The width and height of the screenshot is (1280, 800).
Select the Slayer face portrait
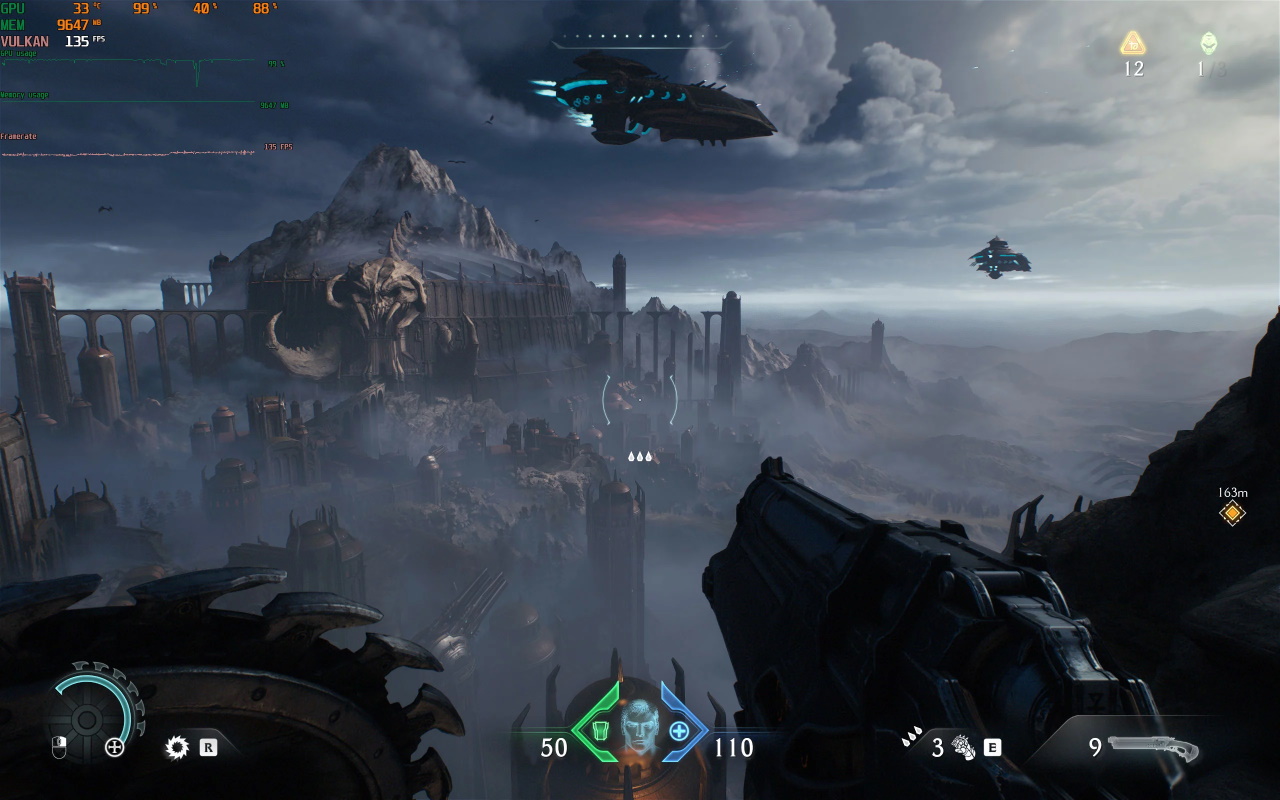click(x=640, y=727)
